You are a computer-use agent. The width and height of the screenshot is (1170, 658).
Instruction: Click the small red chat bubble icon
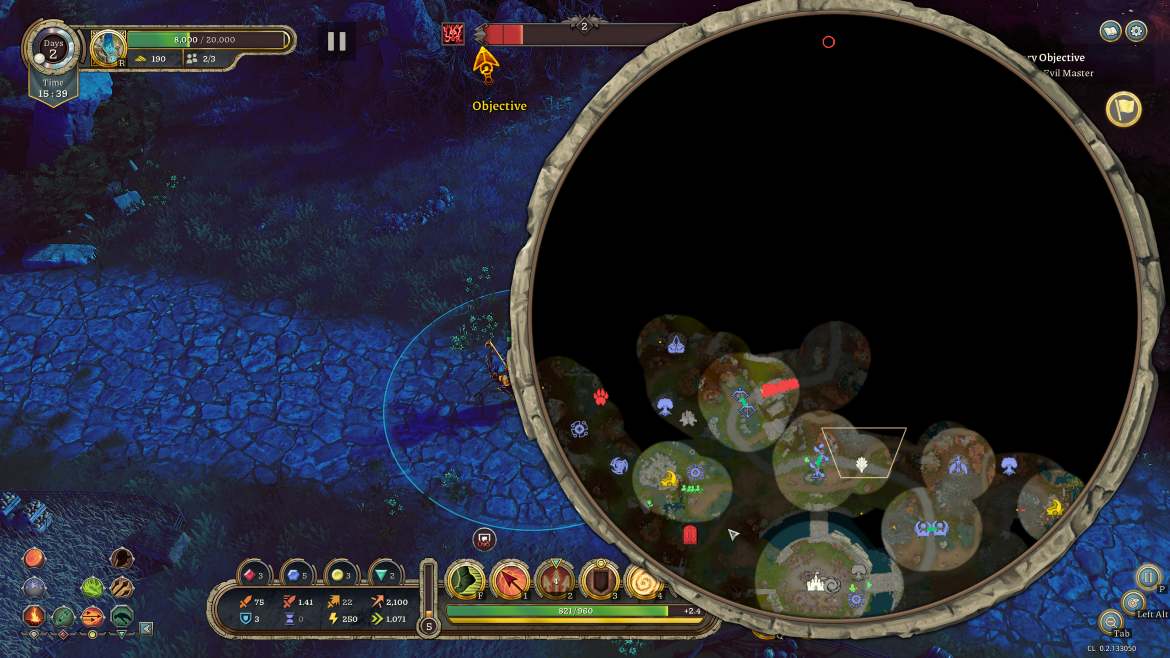[485, 539]
